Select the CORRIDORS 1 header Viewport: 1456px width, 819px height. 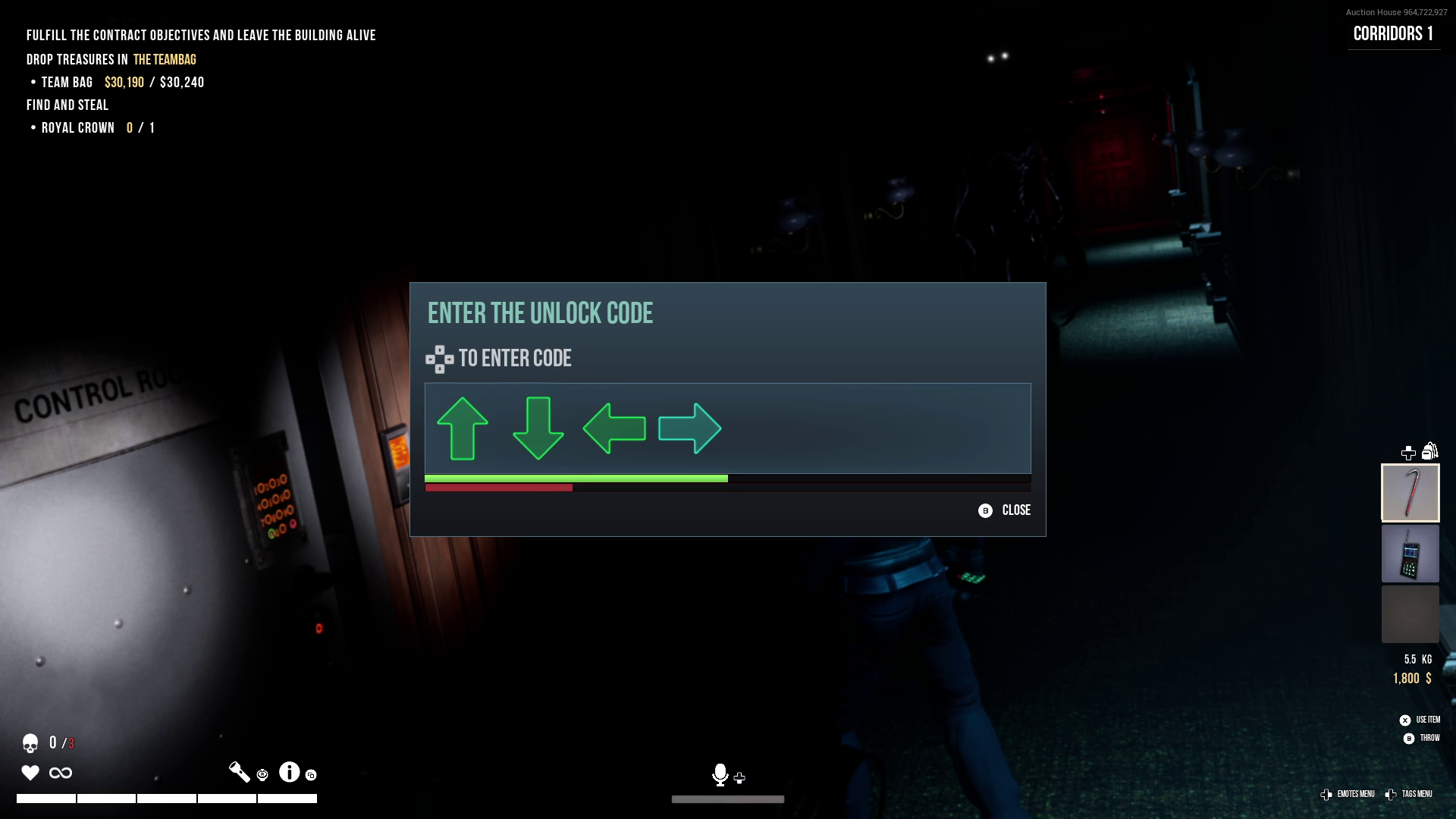(x=1394, y=33)
